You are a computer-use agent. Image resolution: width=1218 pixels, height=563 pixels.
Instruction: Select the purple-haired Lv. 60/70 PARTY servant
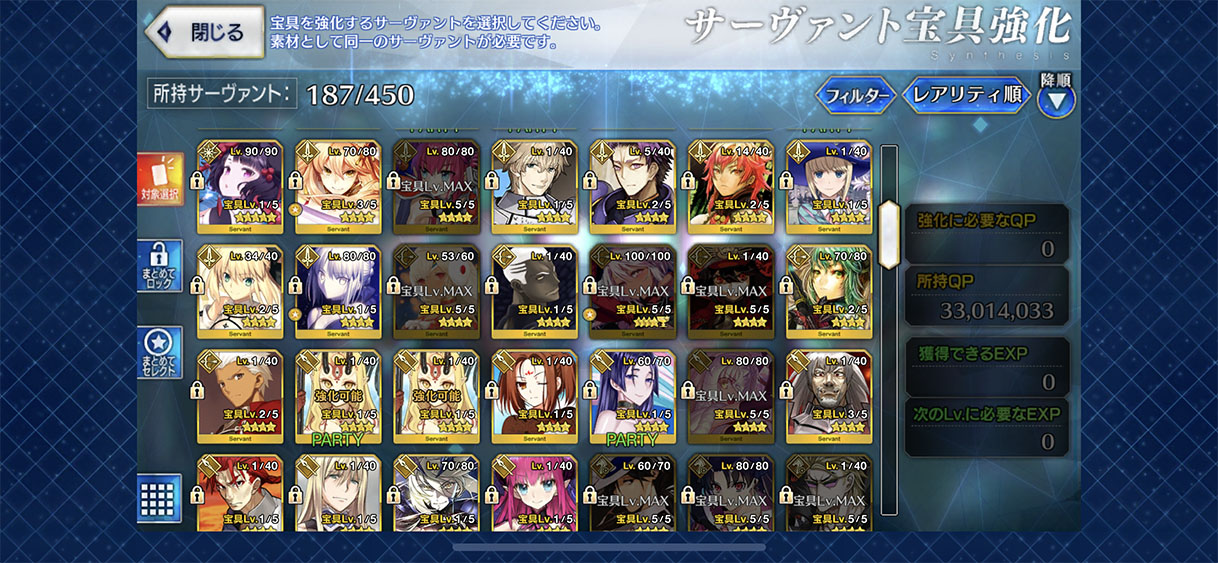tap(633, 397)
